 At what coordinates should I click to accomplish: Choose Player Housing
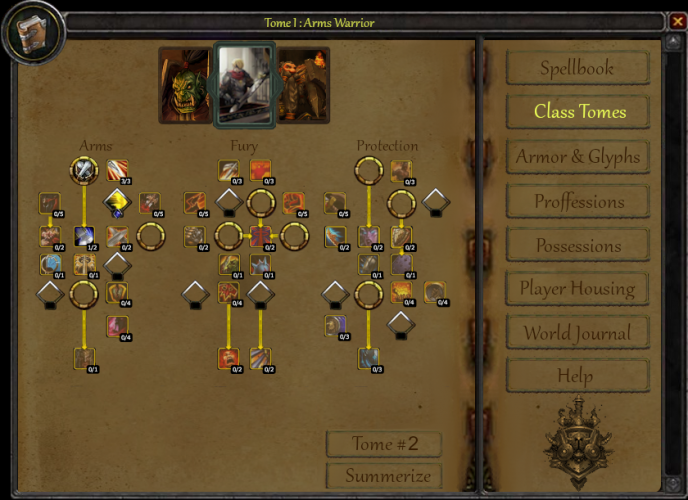[578, 289]
